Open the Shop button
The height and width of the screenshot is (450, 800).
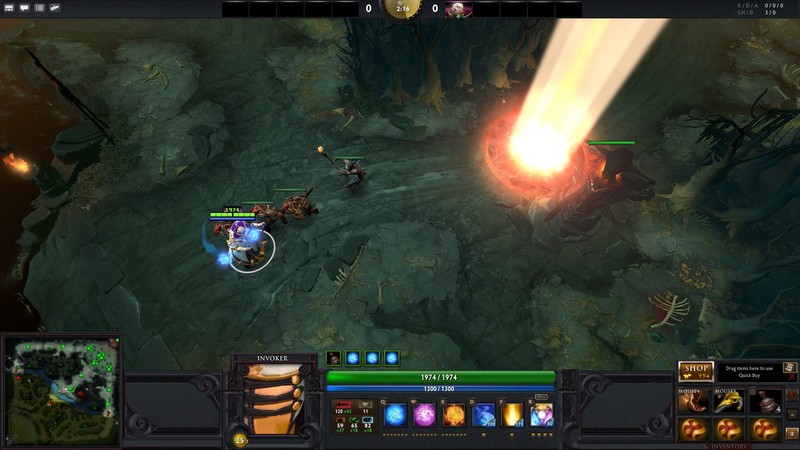coord(695,372)
